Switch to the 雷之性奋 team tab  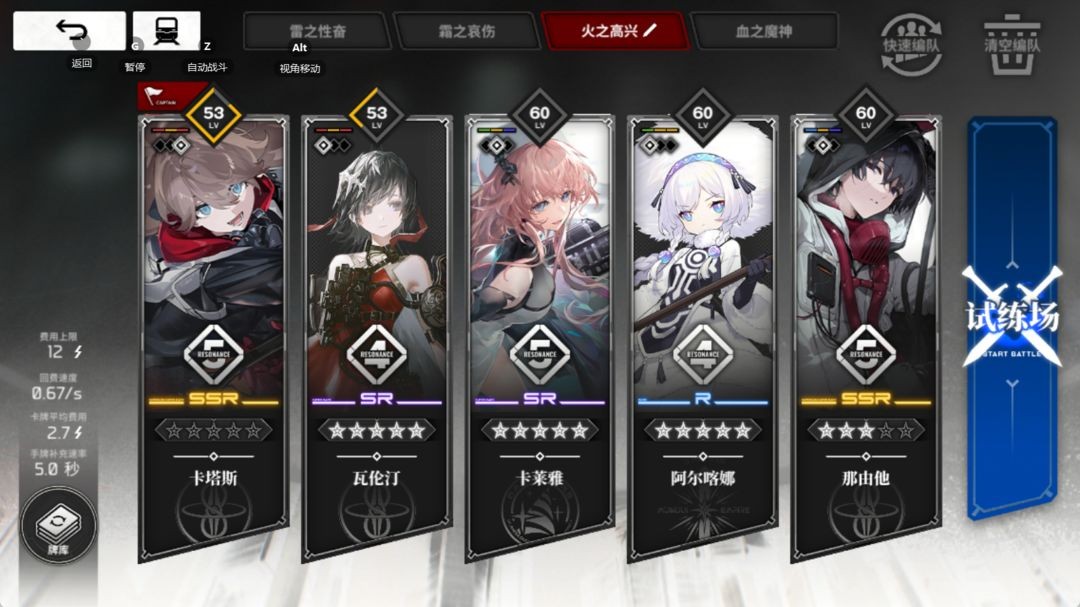[317, 31]
